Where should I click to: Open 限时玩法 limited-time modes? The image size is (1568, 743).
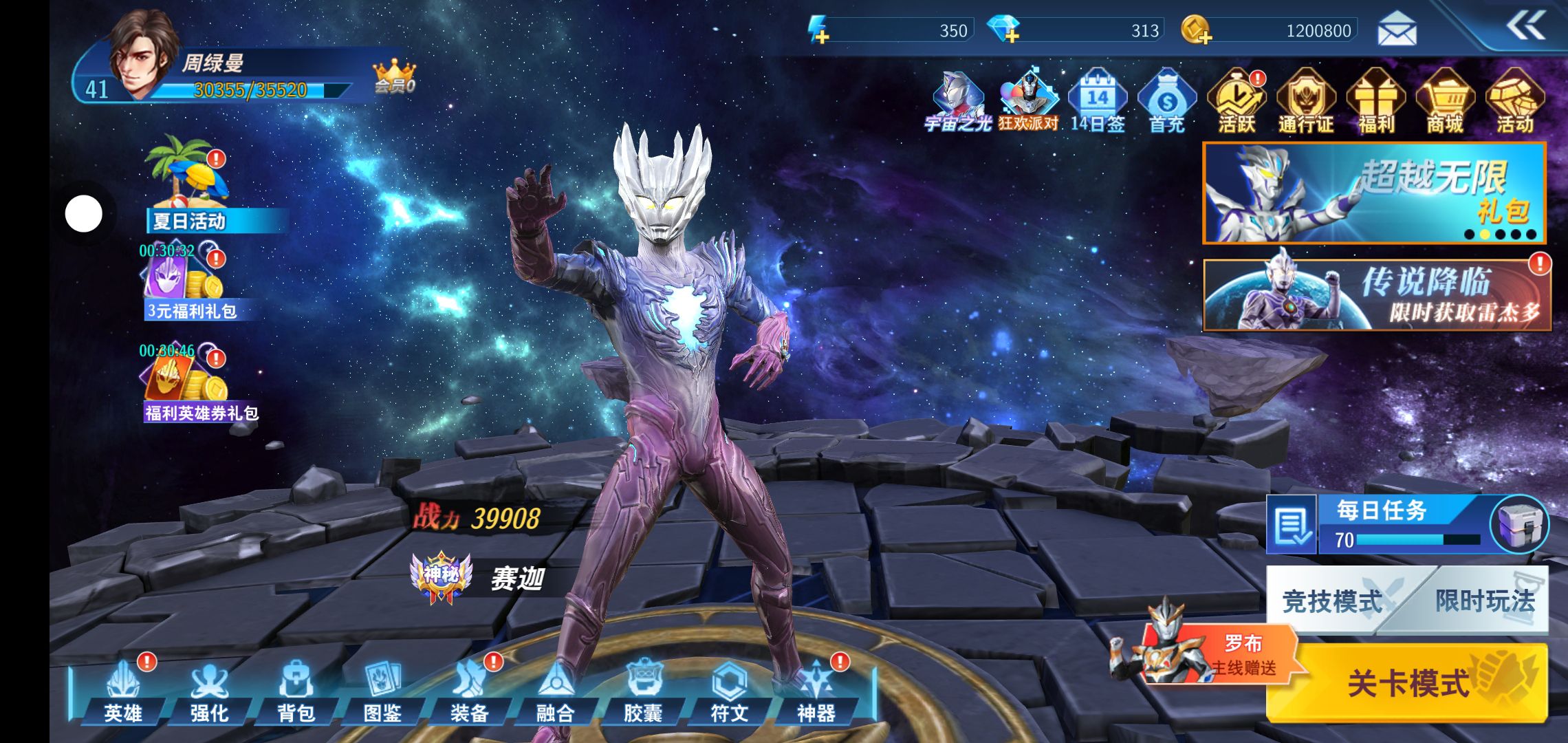pyautogui.click(x=1484, y=601)
